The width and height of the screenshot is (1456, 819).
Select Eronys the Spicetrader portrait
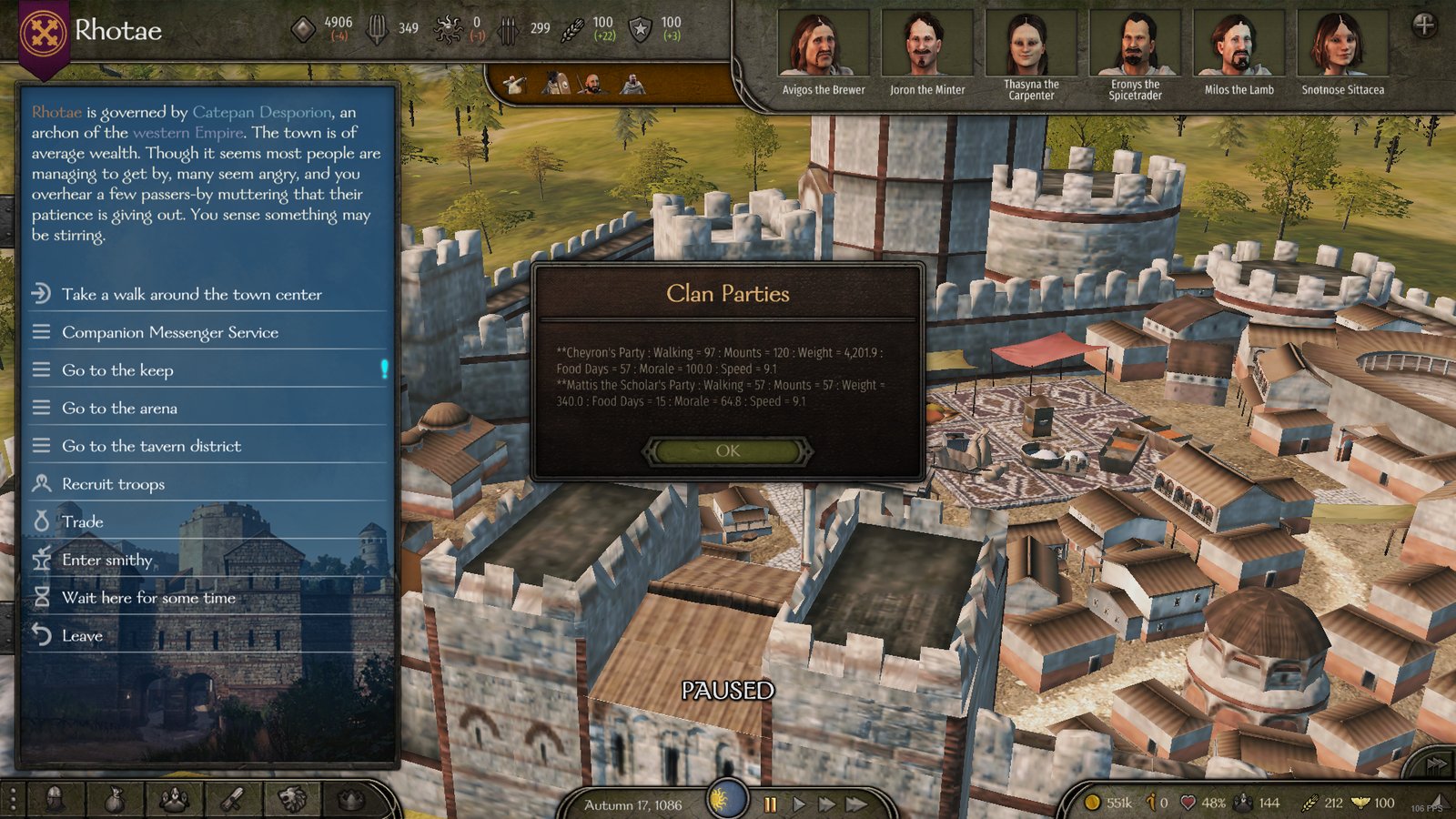coord(1135,45)
